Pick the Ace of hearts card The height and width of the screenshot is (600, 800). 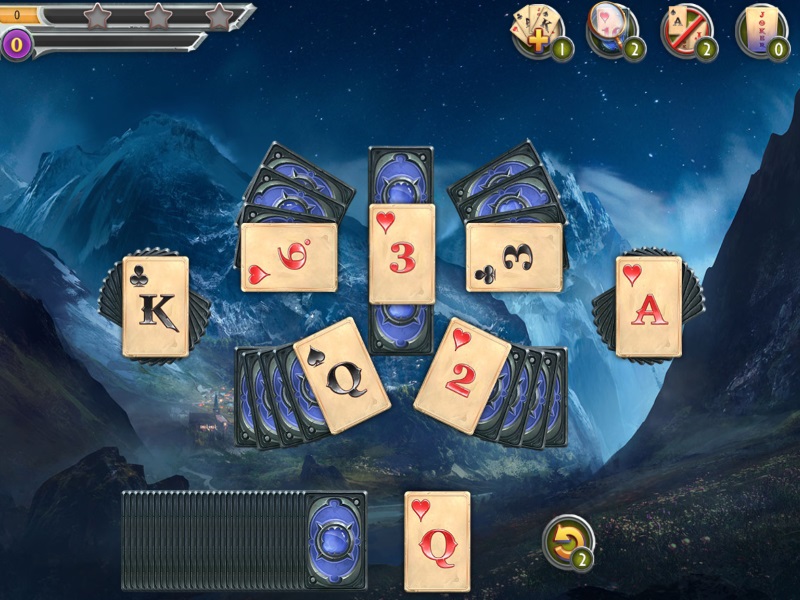tap(648, 306)
